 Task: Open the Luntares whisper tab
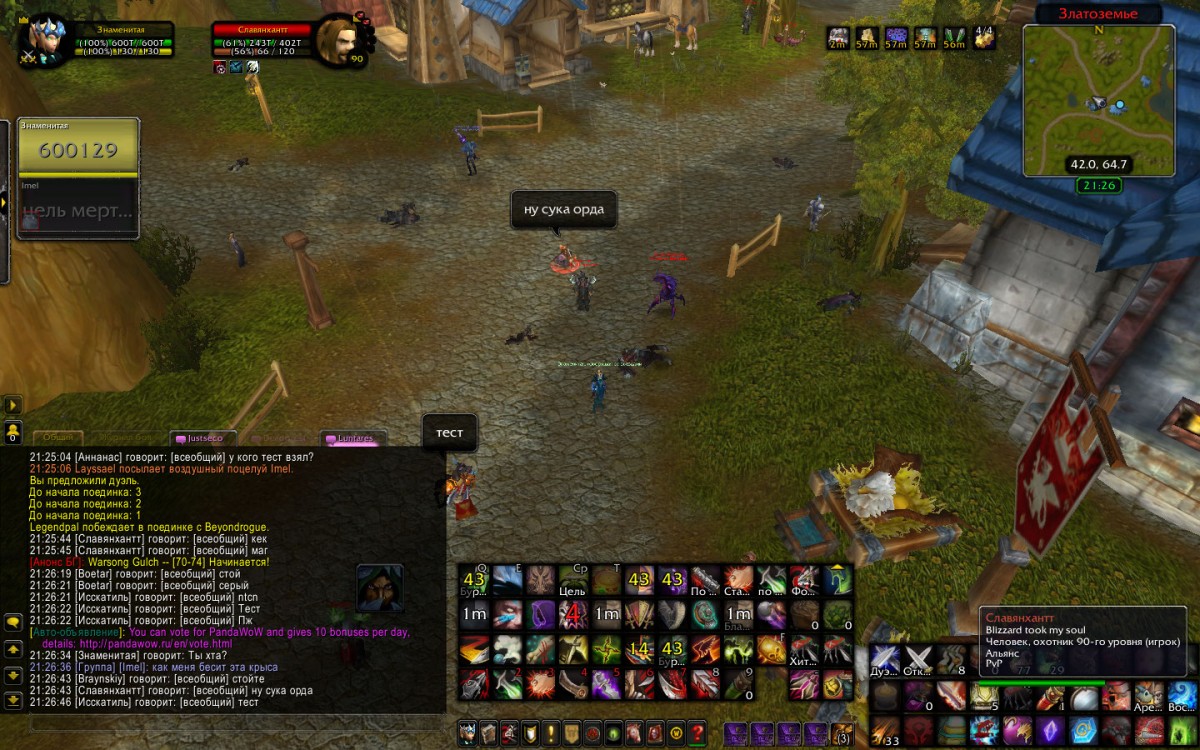[x=354, y=438]
